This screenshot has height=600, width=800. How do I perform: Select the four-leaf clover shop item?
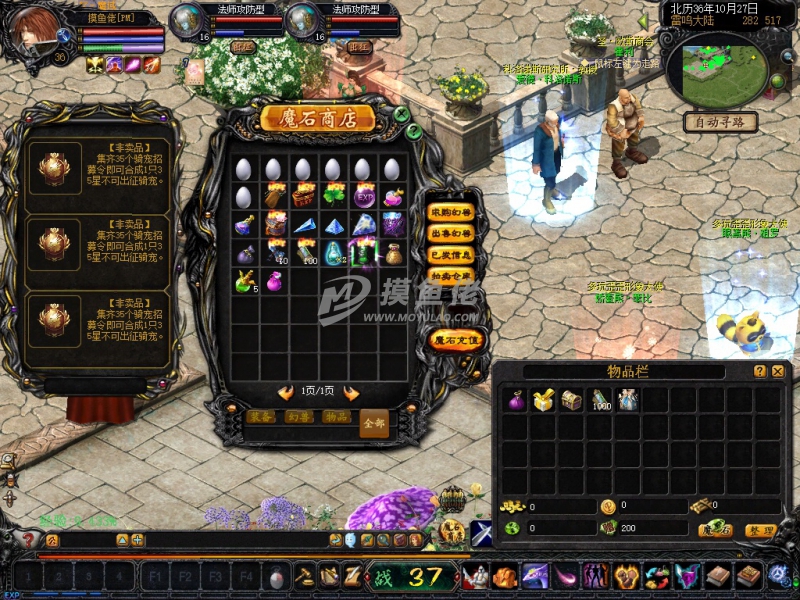click(x=334, y=196)
